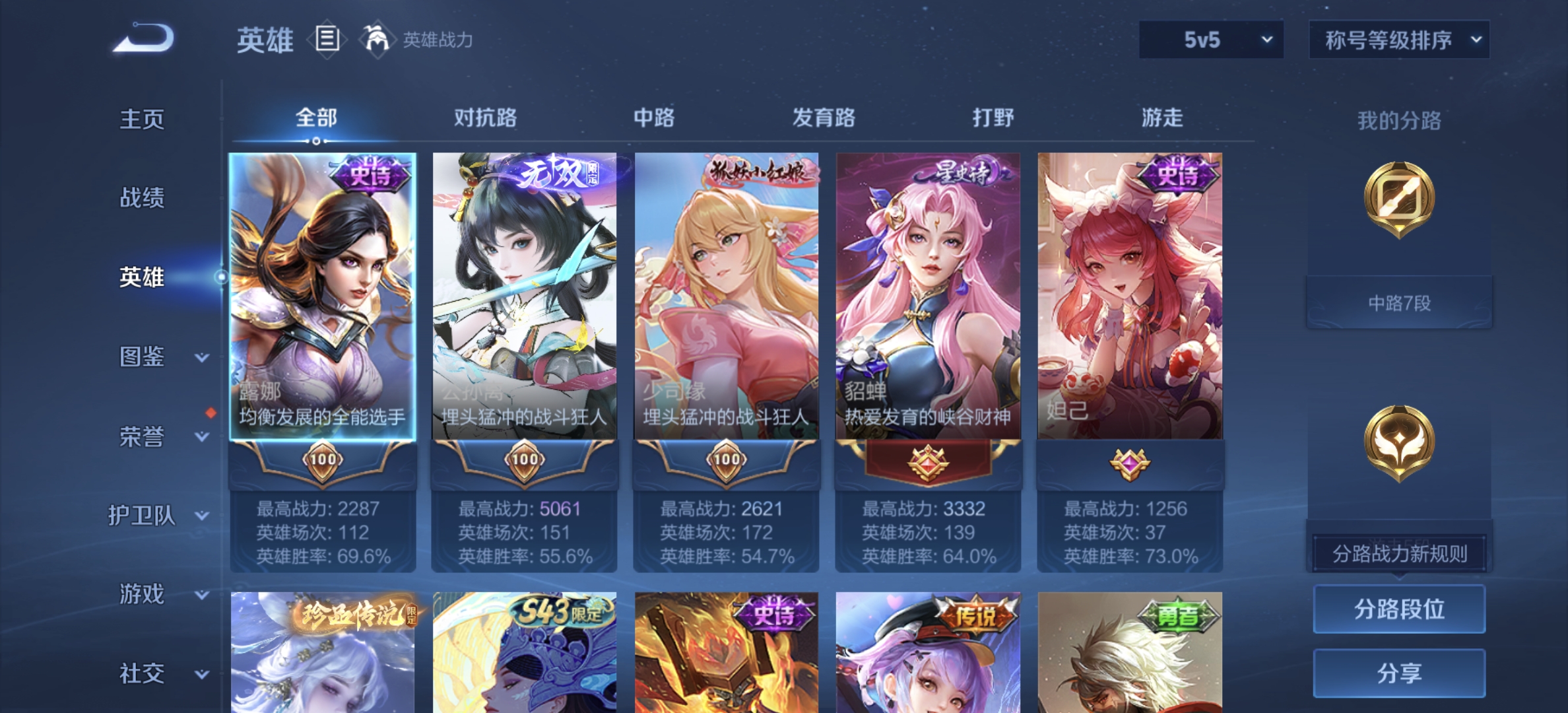The width and height of the screenshot is (1568, 713).
Task: Open the hero list document icon
Action: point(327,40)
